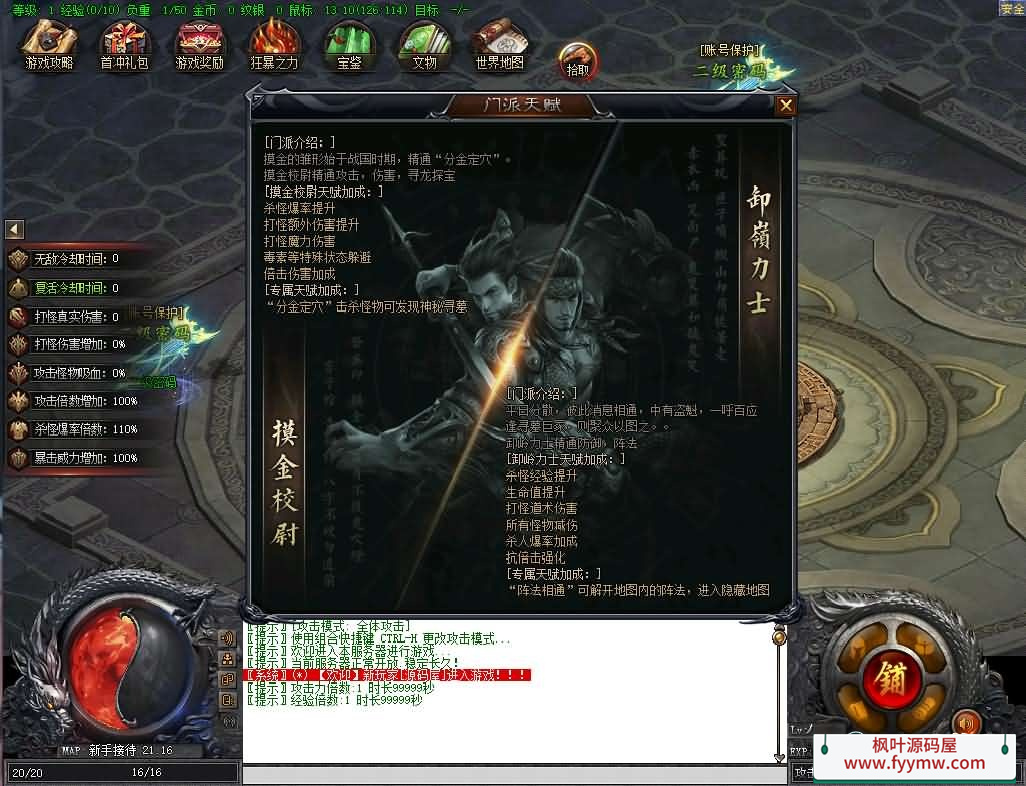Viewport: 1026px width, 786px height.
Task: Click the round 拾取 pickup button
Action: pyautogui.click(x=578, y=60)
